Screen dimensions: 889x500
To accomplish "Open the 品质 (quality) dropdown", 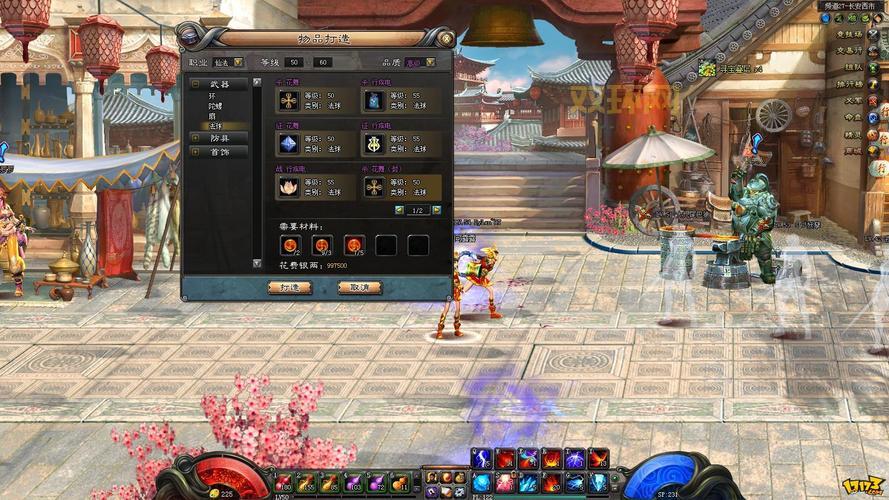I will [430, 62].
